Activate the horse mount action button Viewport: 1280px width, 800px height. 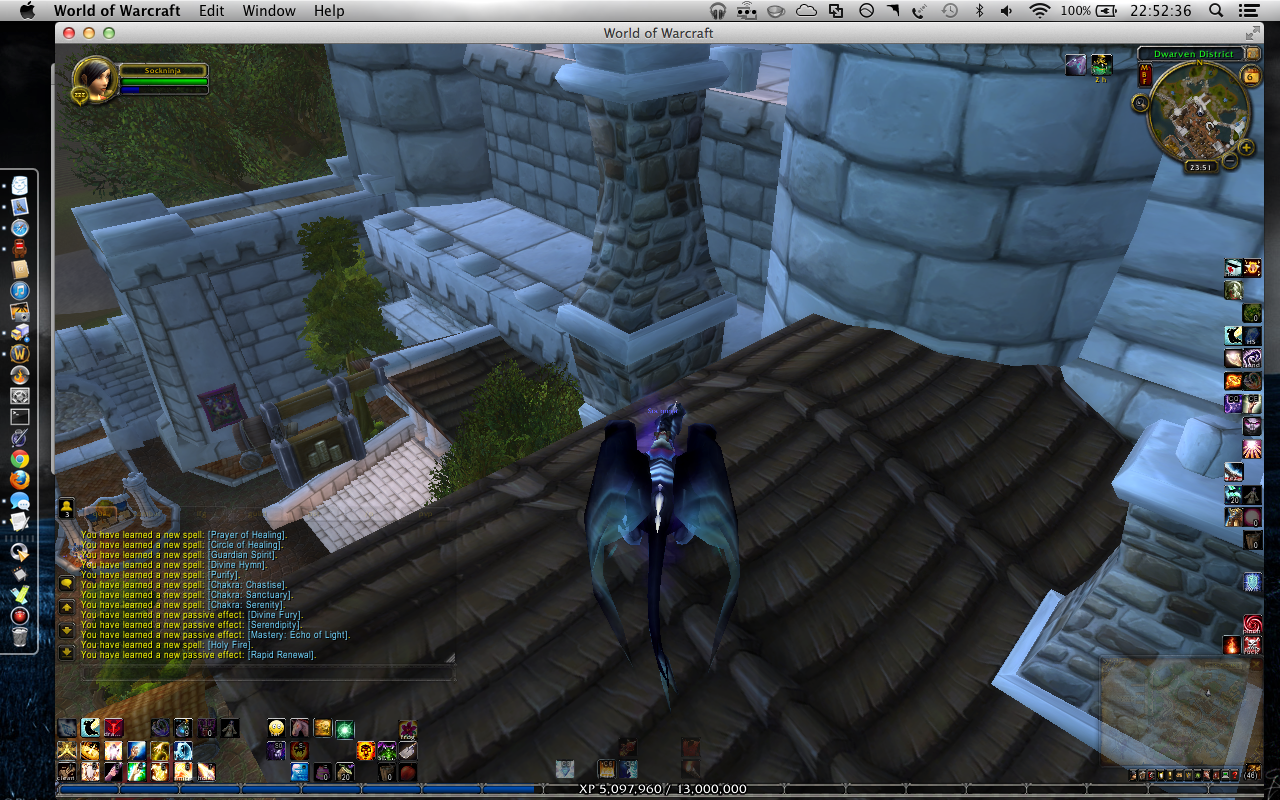click(x=299, y=728)
